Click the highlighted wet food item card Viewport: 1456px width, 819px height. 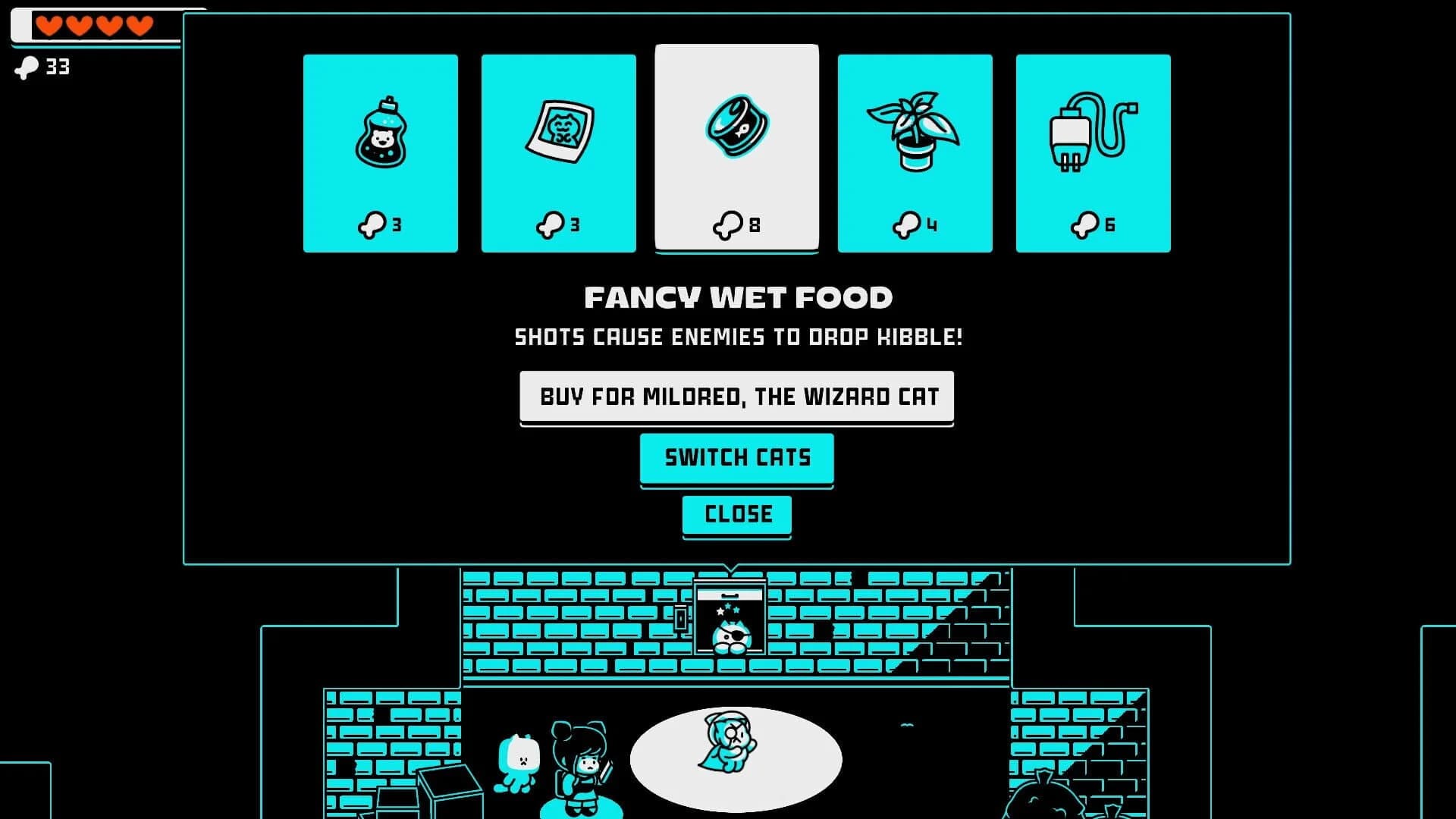point(736,148)
